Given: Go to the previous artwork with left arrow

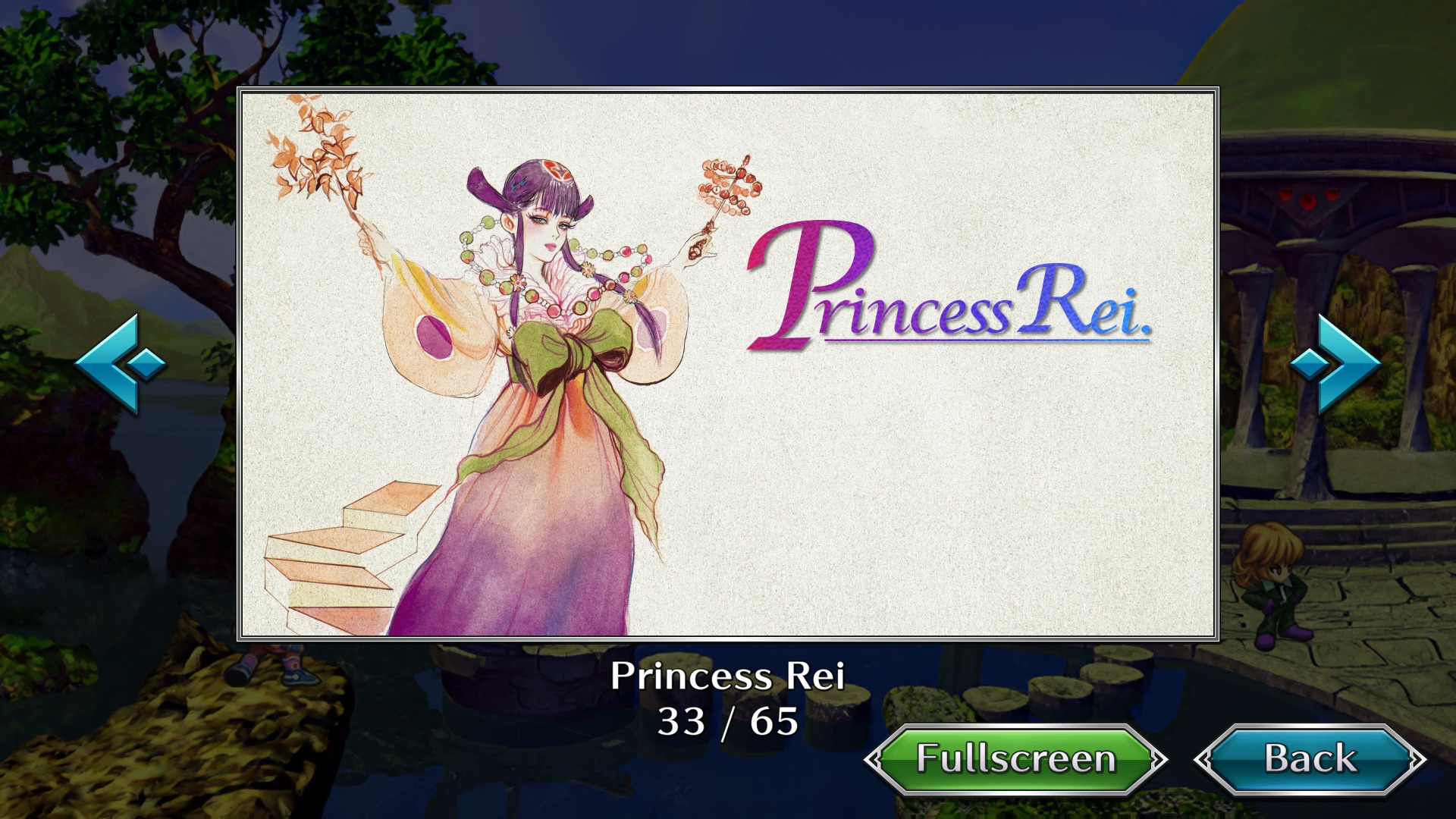Looking at the screenshot, I should click(120, 364).
